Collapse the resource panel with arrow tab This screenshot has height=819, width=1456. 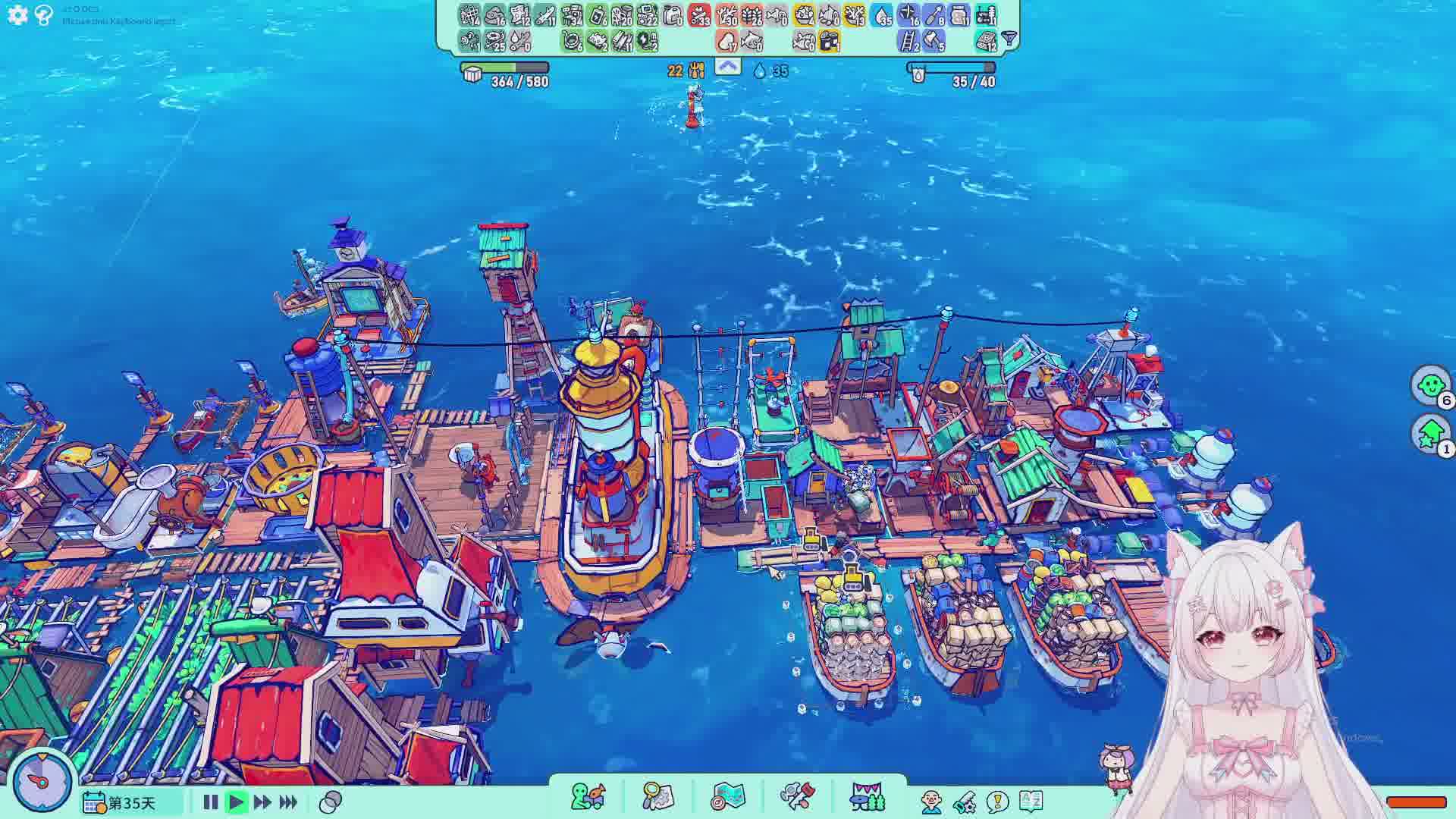click(727, 67)
